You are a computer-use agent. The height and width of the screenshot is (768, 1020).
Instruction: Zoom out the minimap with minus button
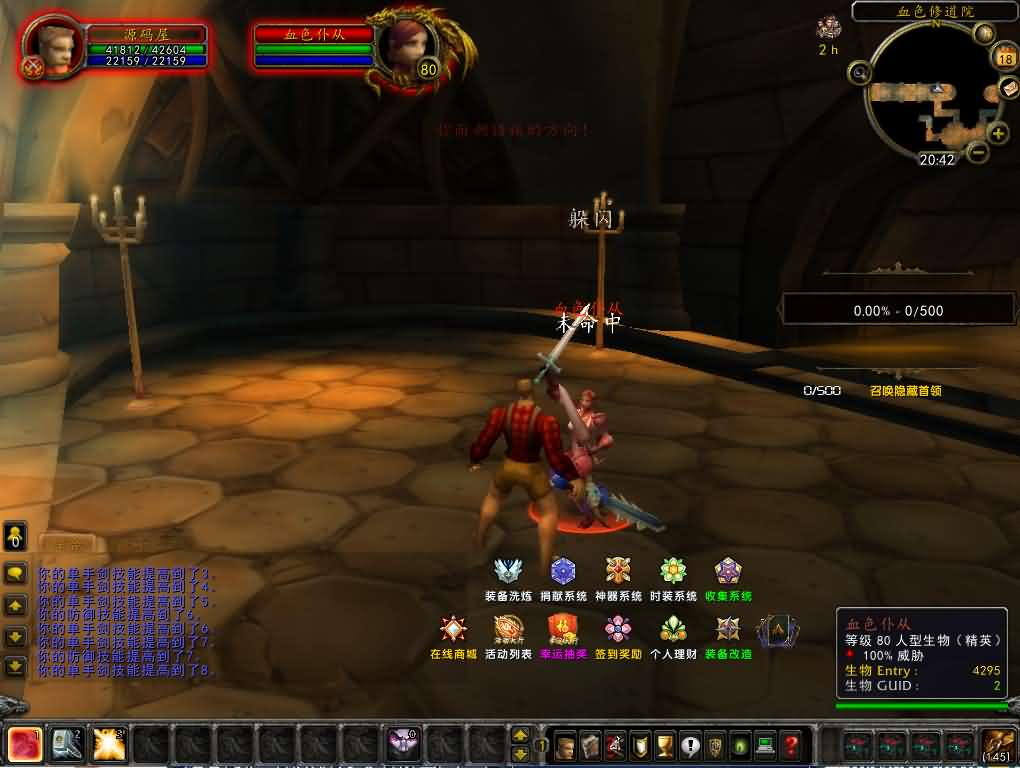(x=978, y=153)
